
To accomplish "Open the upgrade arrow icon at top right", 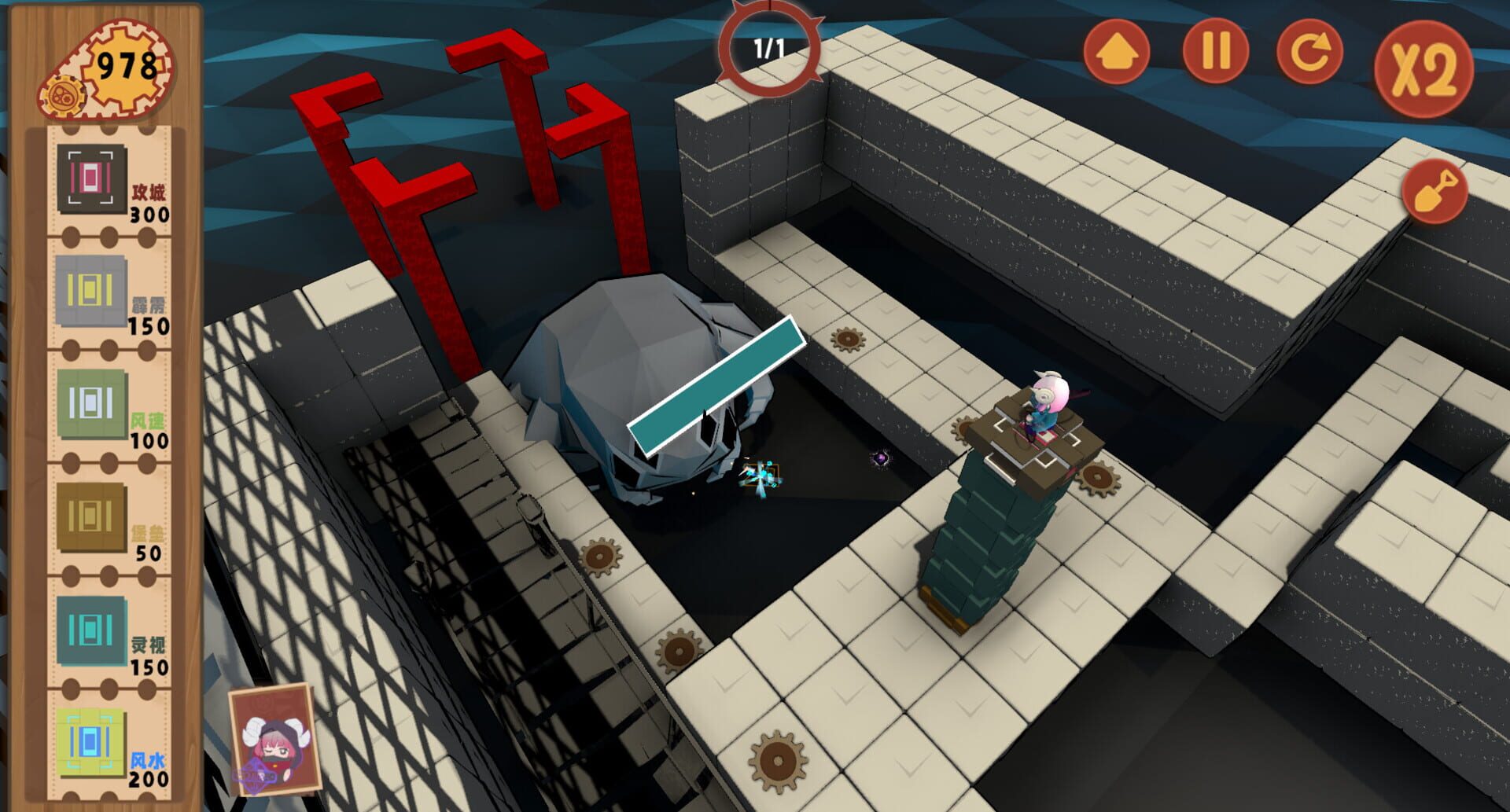I will click(x=1118, y=50).
